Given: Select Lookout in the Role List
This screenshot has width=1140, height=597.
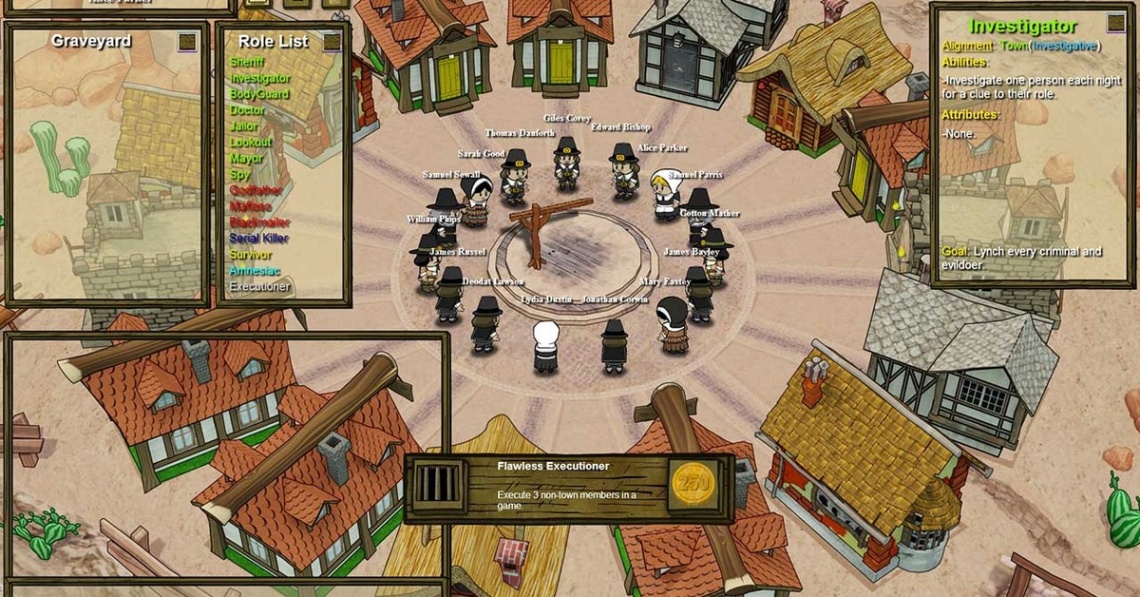Looking at the screenshot, I should 251,142.
